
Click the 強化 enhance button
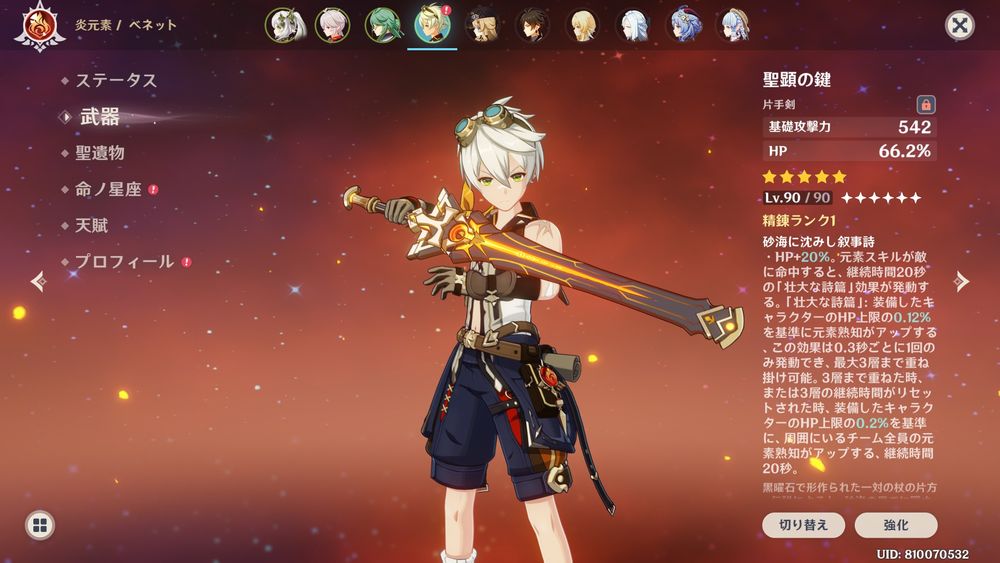click(x=895, y=525)
